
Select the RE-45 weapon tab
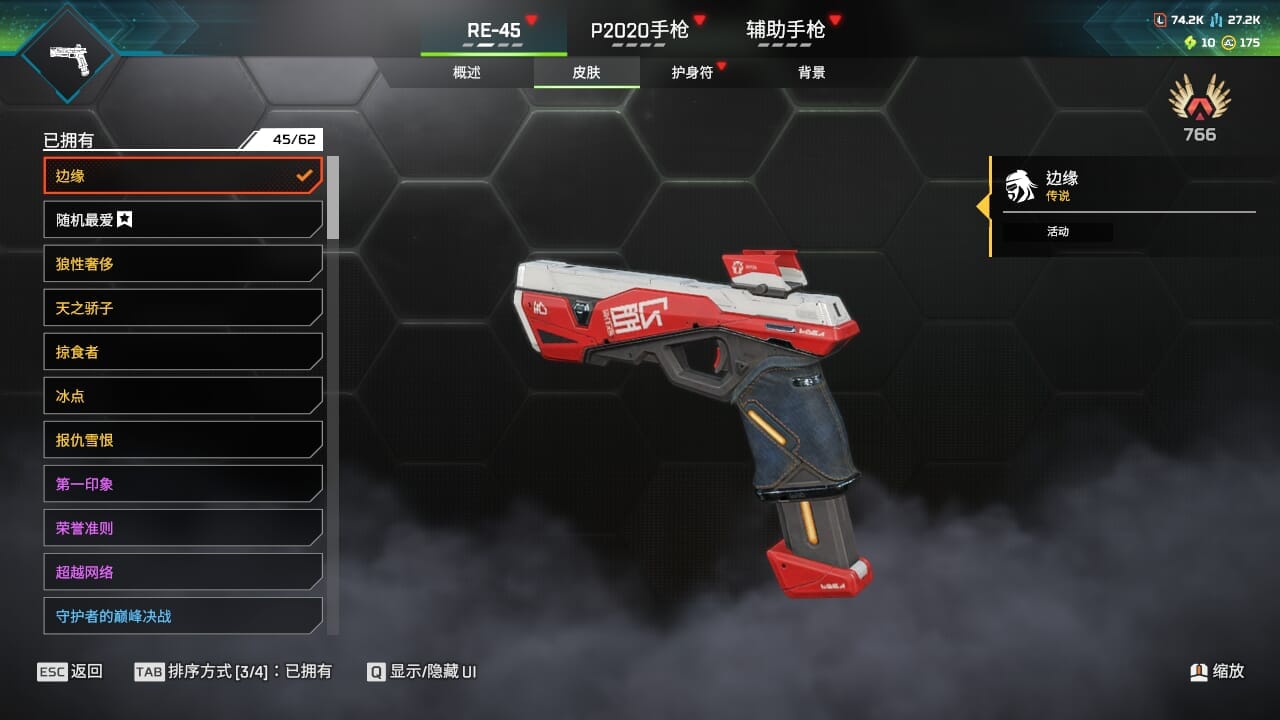tap(494, 30)
